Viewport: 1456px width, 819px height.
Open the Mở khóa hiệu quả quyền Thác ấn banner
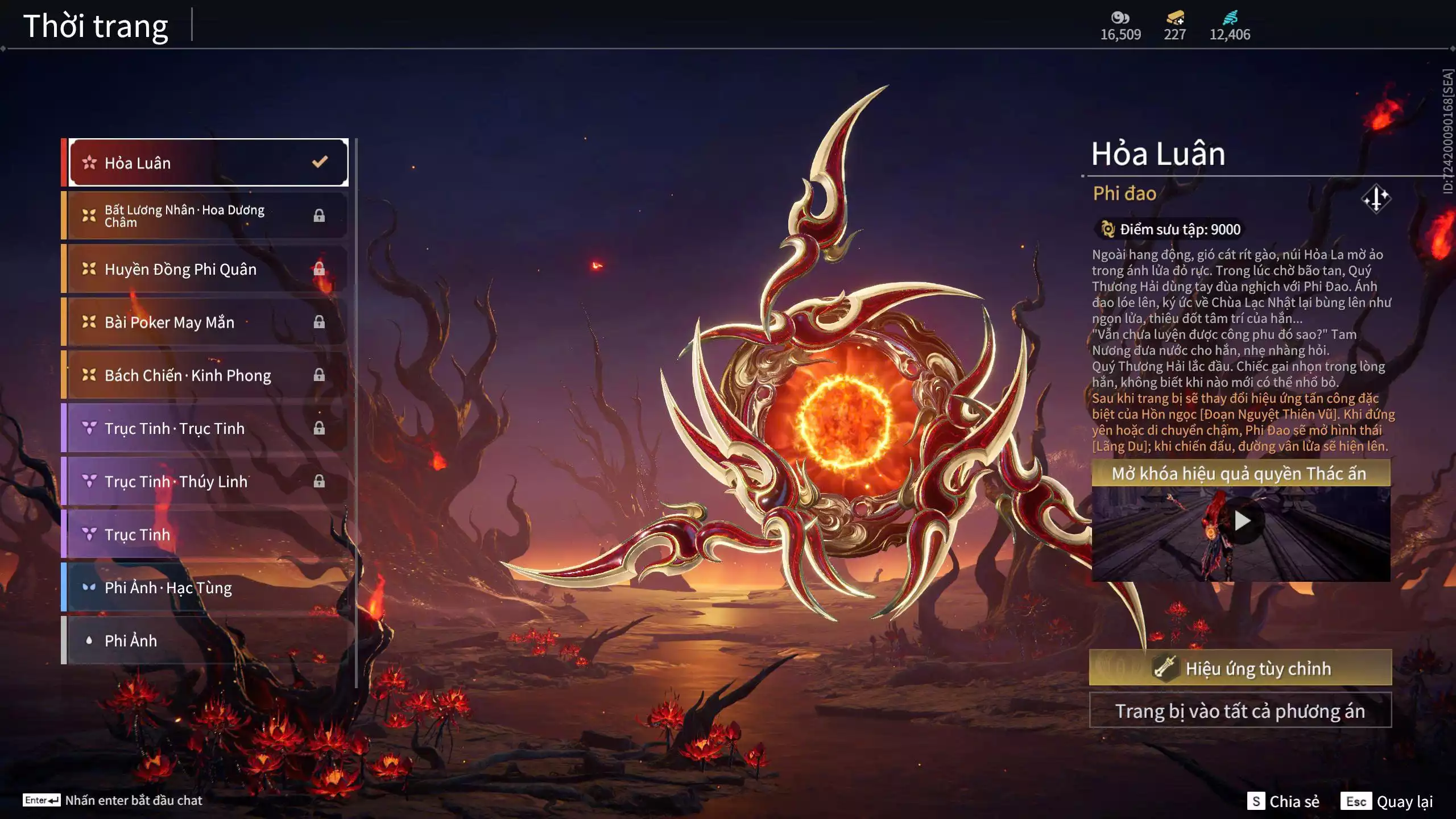(1240, 473)
